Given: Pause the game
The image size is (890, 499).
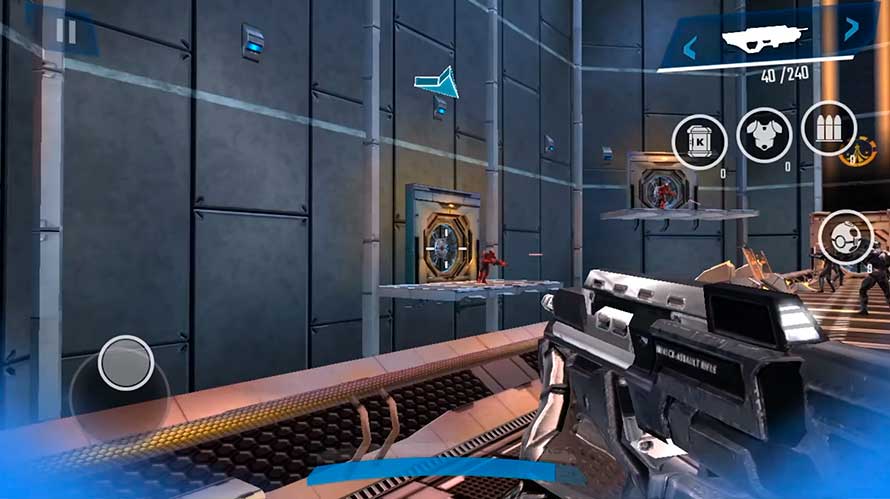Looking at the screenshot, I should (x=66, y=31).
